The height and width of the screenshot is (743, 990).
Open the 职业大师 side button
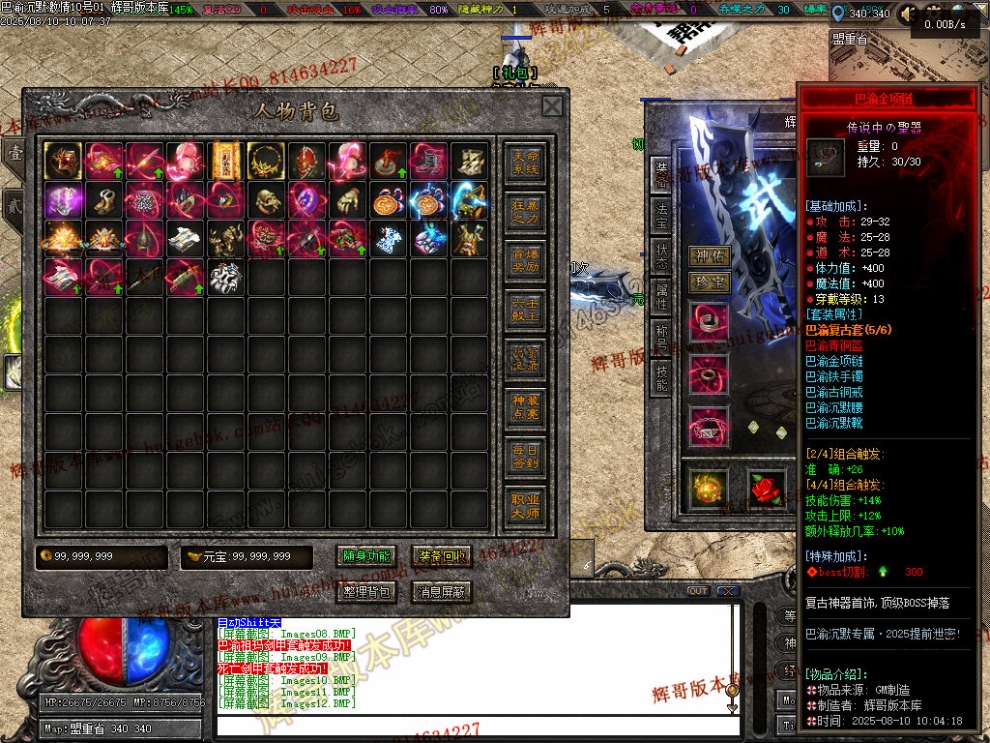pyautogui.click(x=525, y=505)
